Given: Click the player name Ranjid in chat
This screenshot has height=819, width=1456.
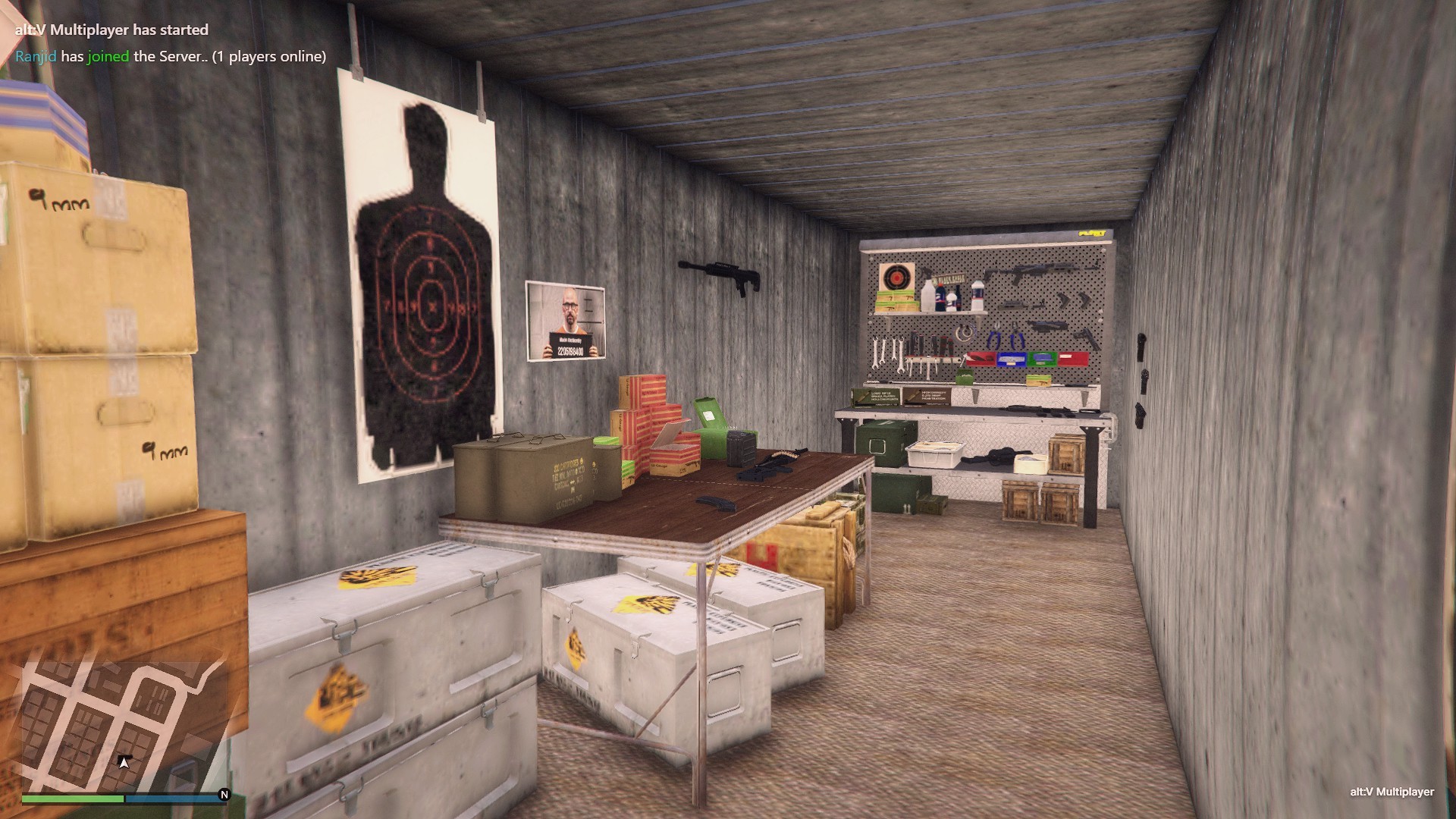Looking at the screenshot, I should (x=36, y=56).
